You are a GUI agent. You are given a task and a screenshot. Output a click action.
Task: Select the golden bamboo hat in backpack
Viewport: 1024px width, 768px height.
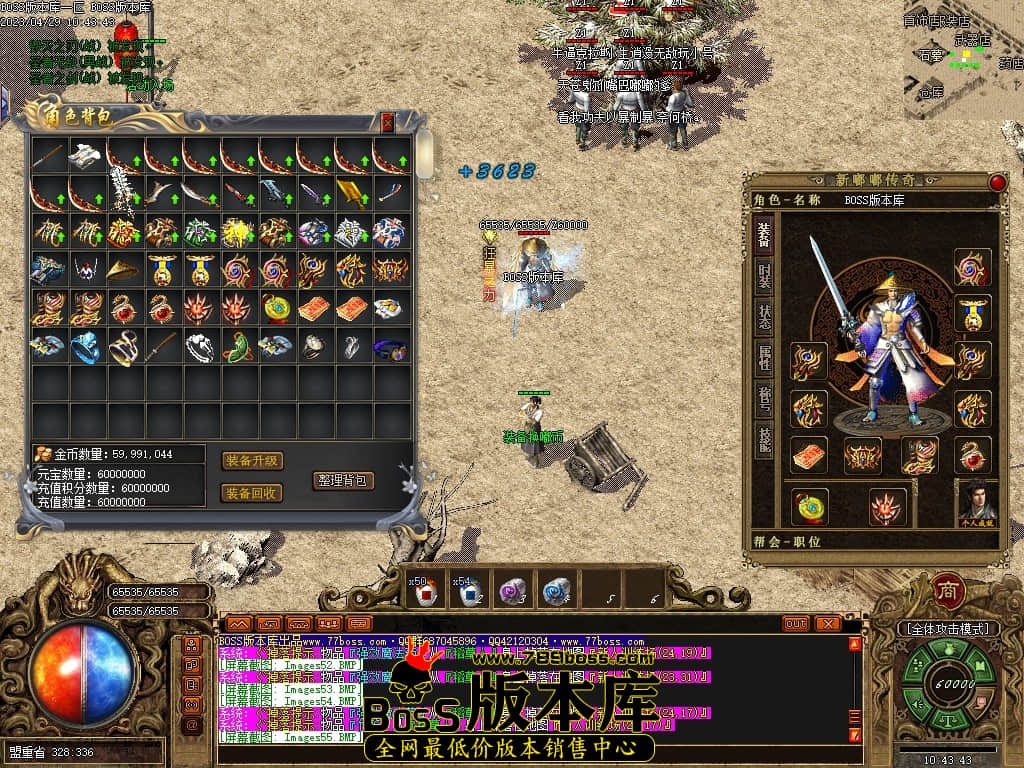[x=125, y=270]
